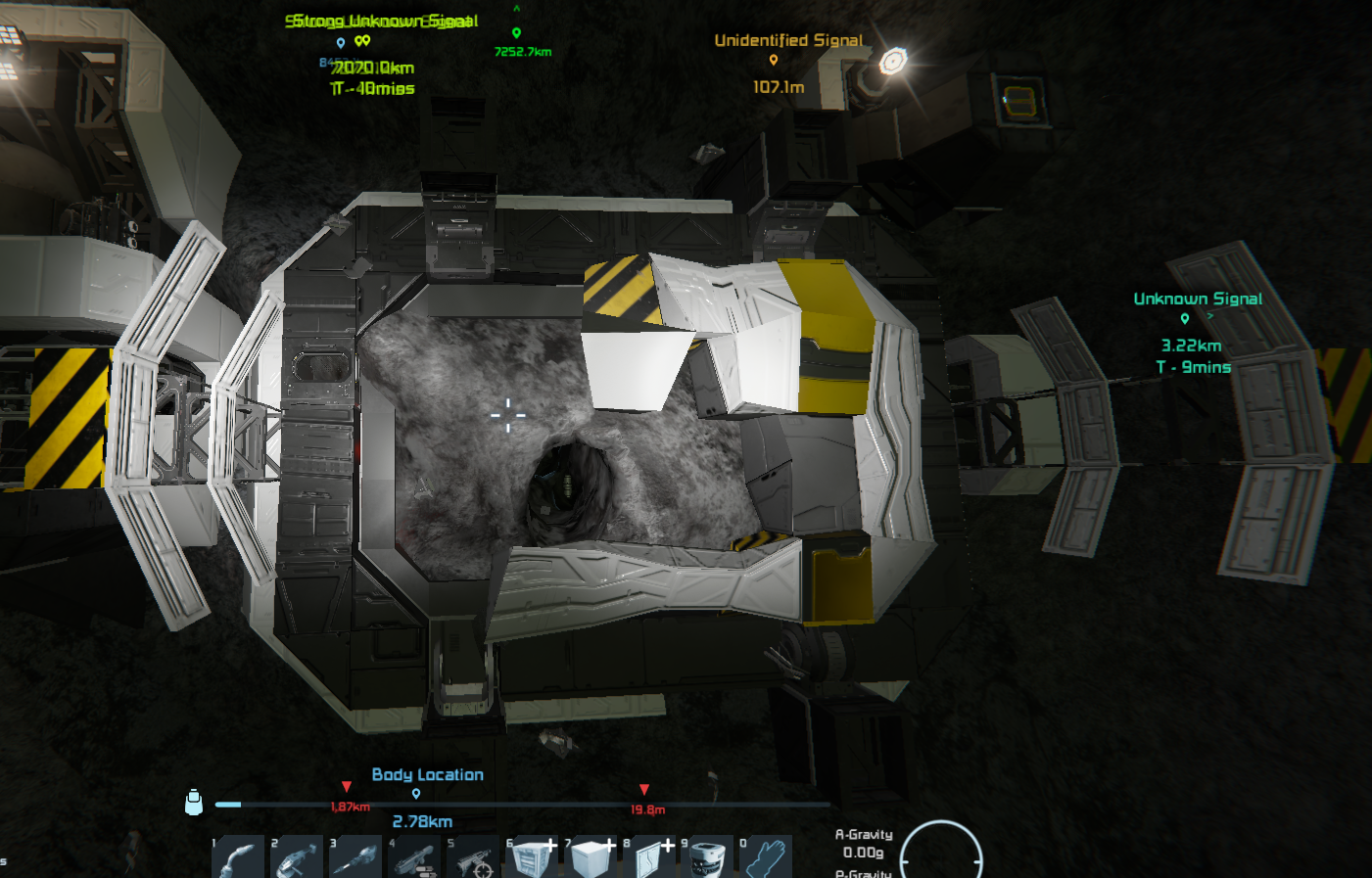Switch to the bare hand glove slot
This screenshot has height=878, width=1372.
(767, 858)
